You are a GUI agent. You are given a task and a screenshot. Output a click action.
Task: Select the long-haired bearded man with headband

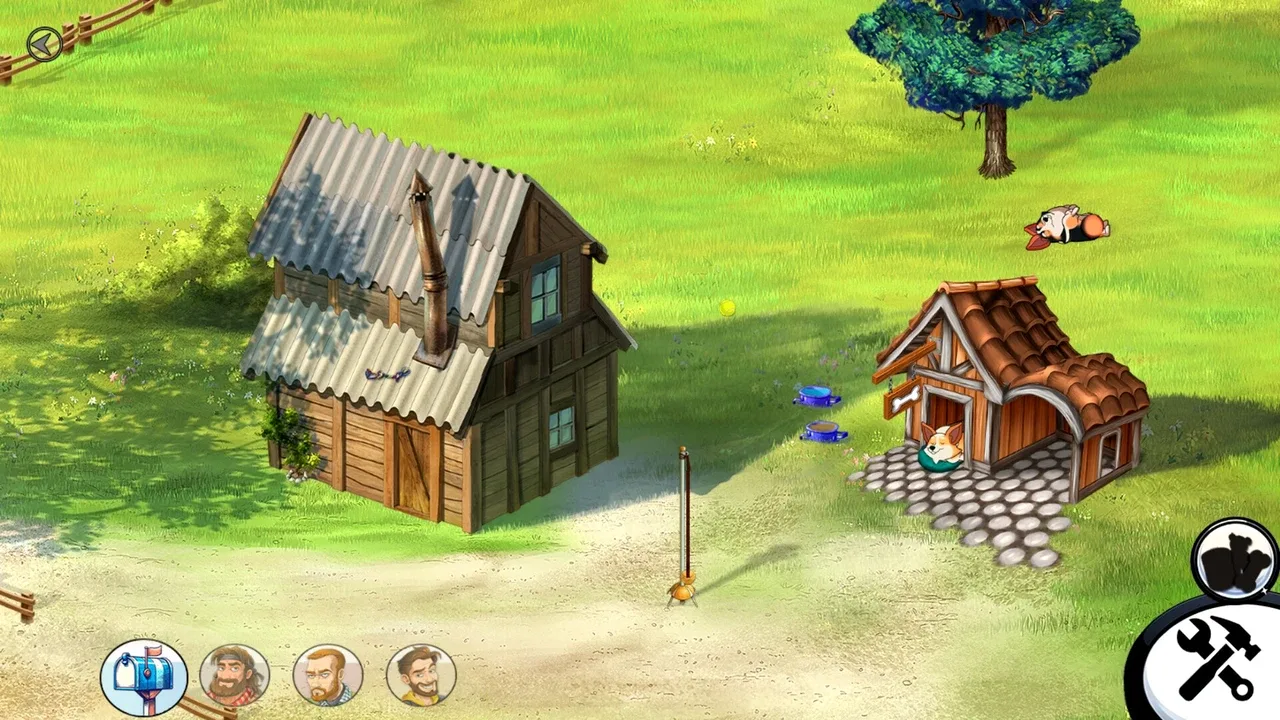point(235,677)
